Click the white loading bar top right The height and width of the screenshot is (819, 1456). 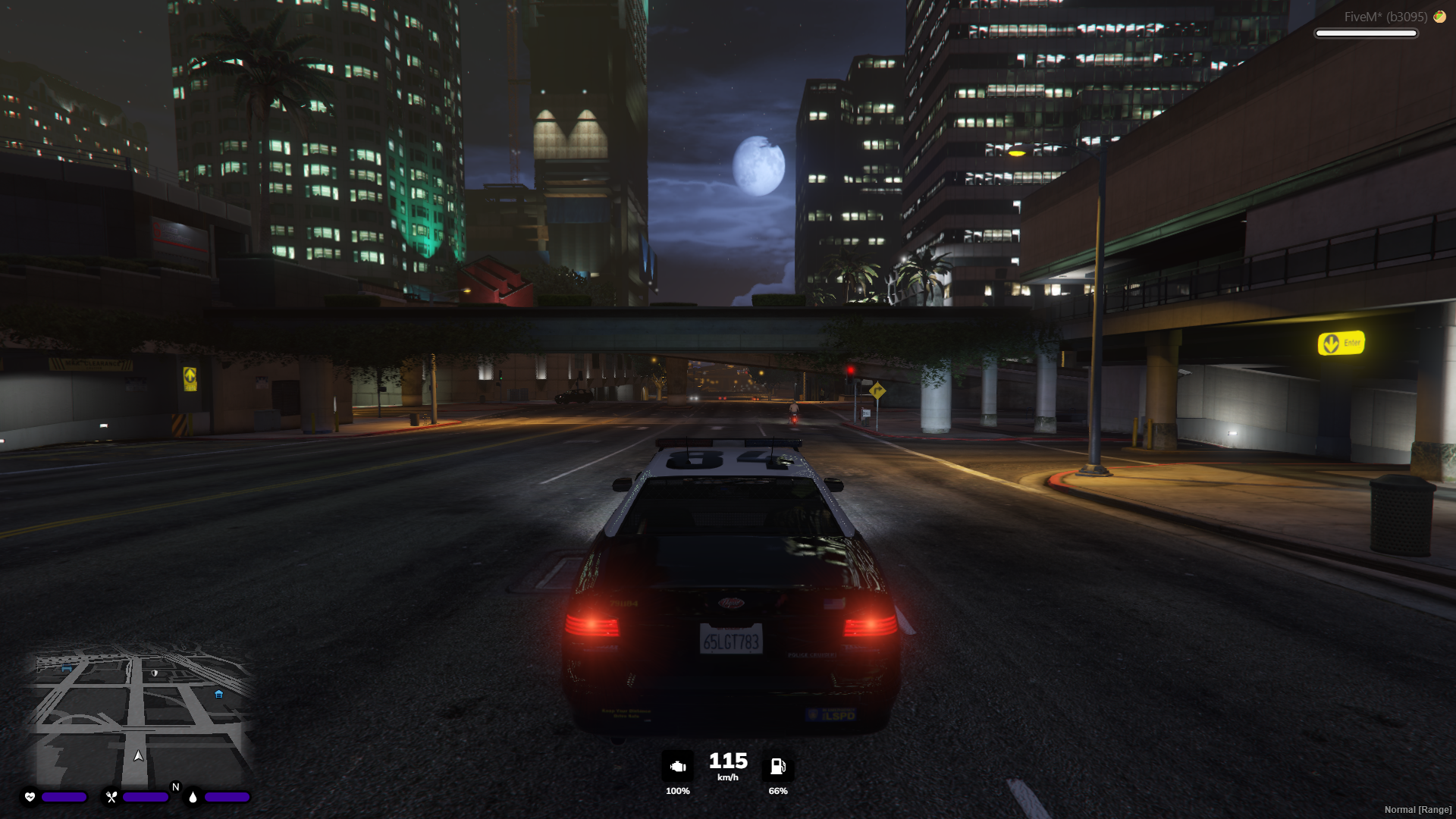(1365, 33)
